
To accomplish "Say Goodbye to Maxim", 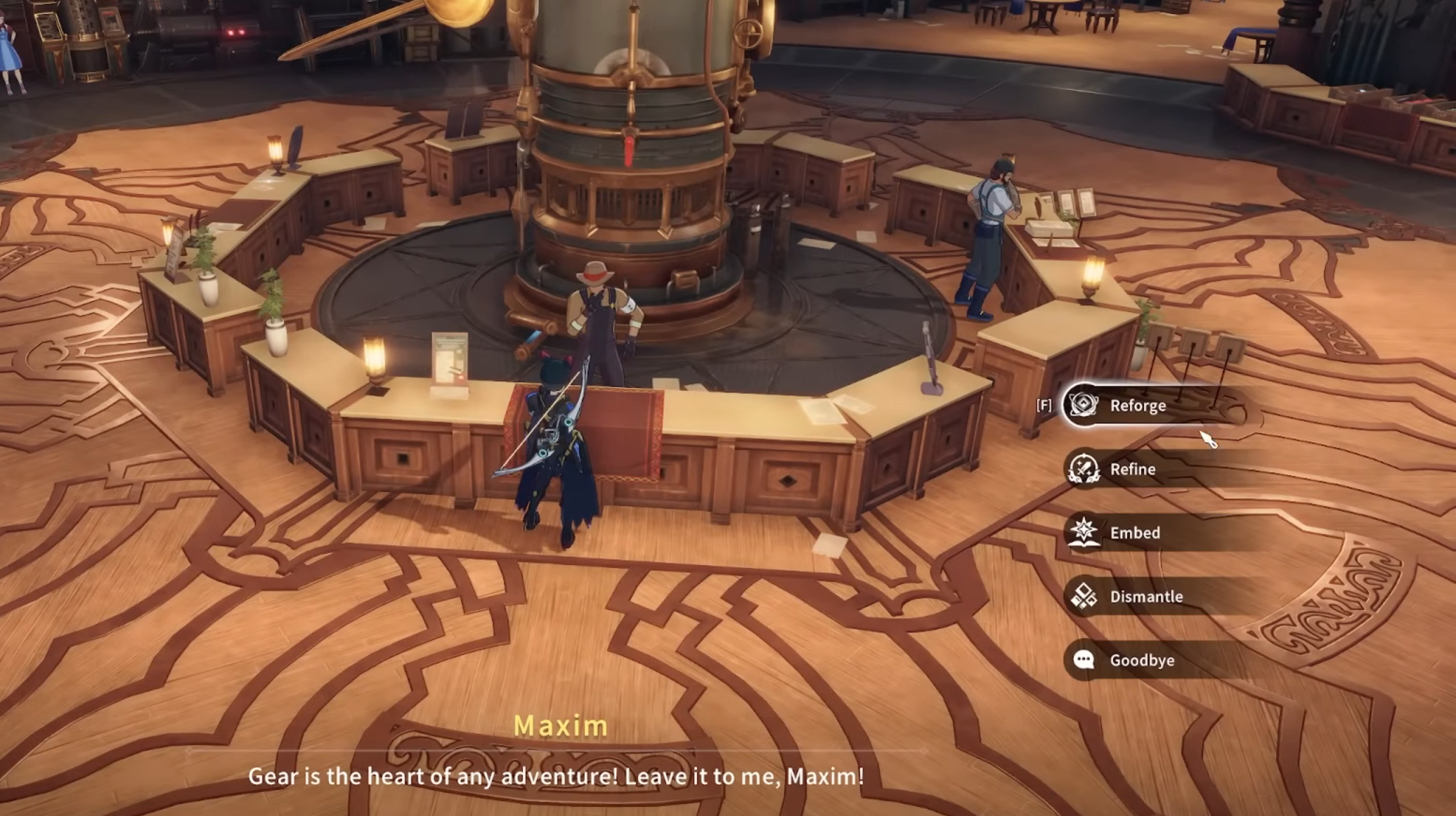I will [1141, 660].
